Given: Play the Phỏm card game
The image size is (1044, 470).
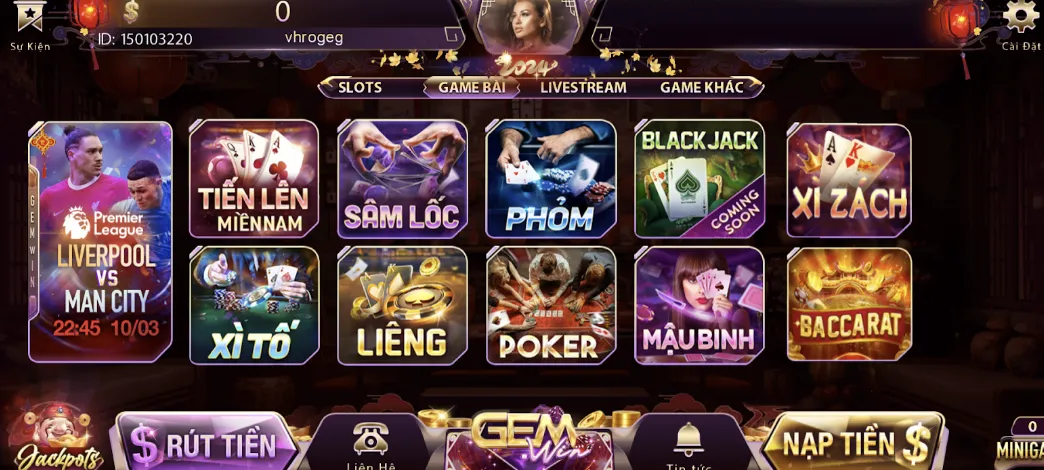Looking at the screenshot, I should click(550, 179).
